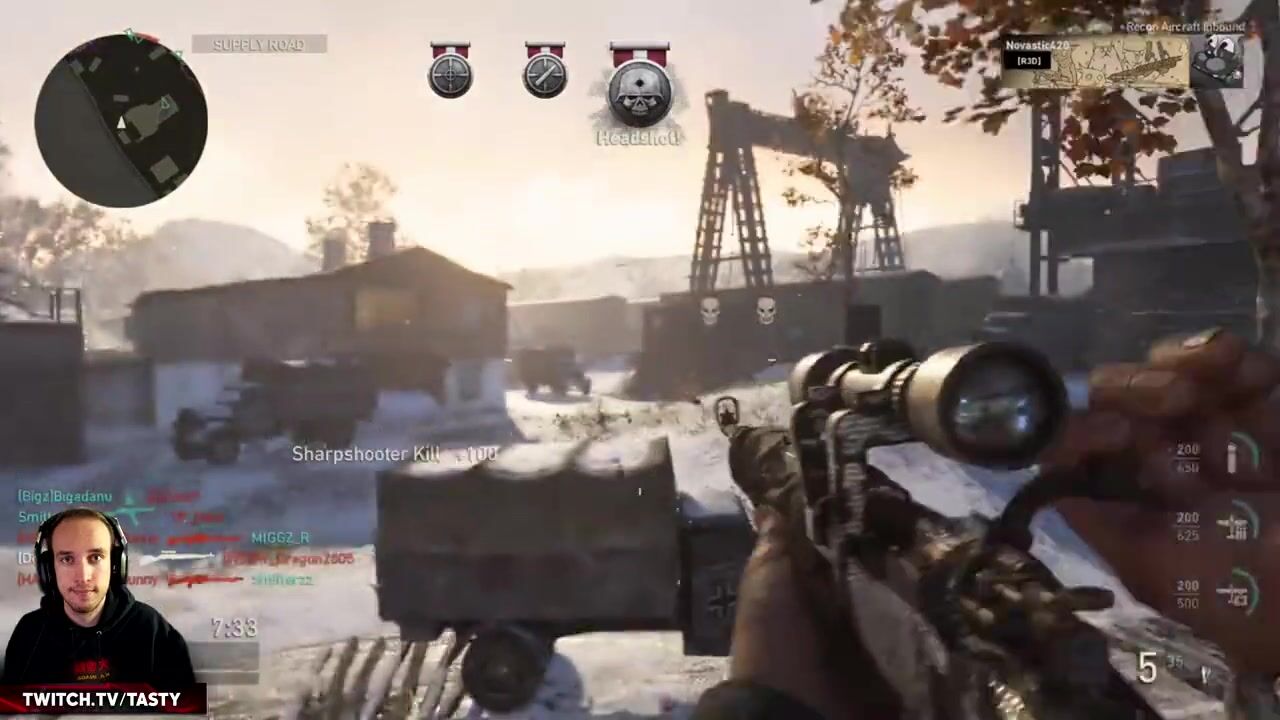Click the circular minimap
The width and height of the screenshot is (1280, 720).
coord(121,120)
